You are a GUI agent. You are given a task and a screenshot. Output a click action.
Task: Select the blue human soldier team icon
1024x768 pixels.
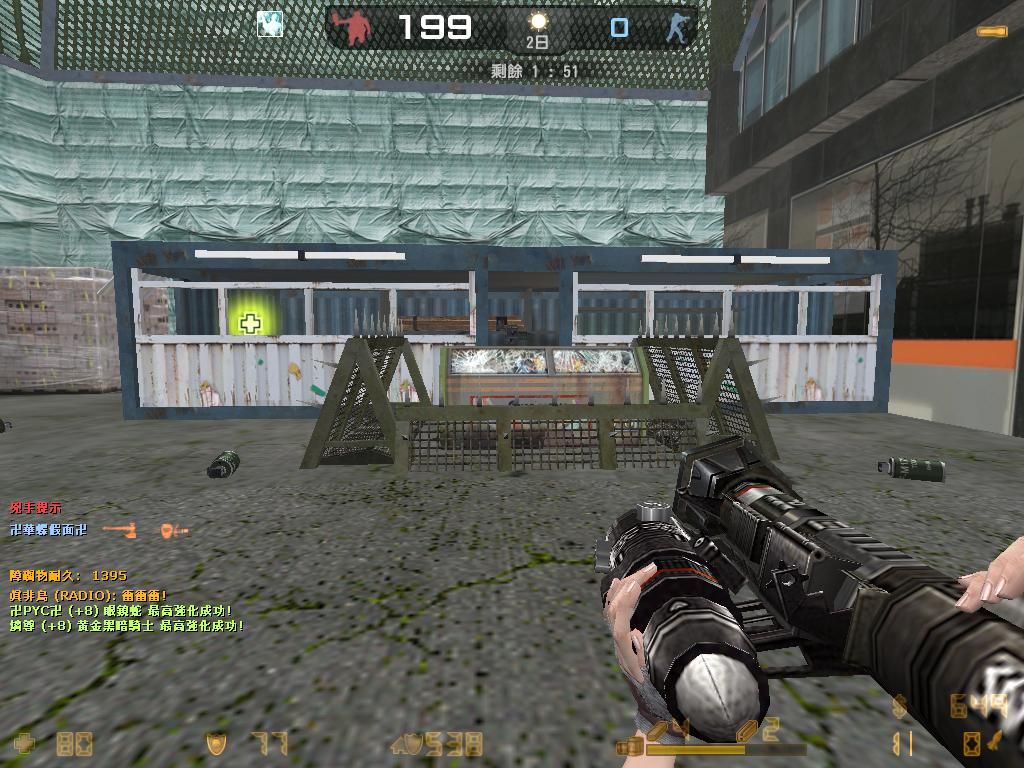[x=679, y=27]
